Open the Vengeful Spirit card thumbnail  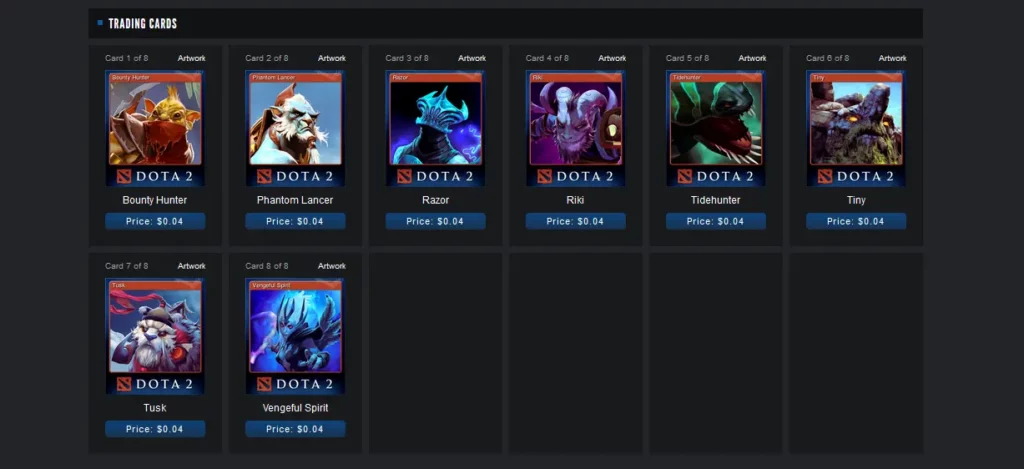[295, 335]
